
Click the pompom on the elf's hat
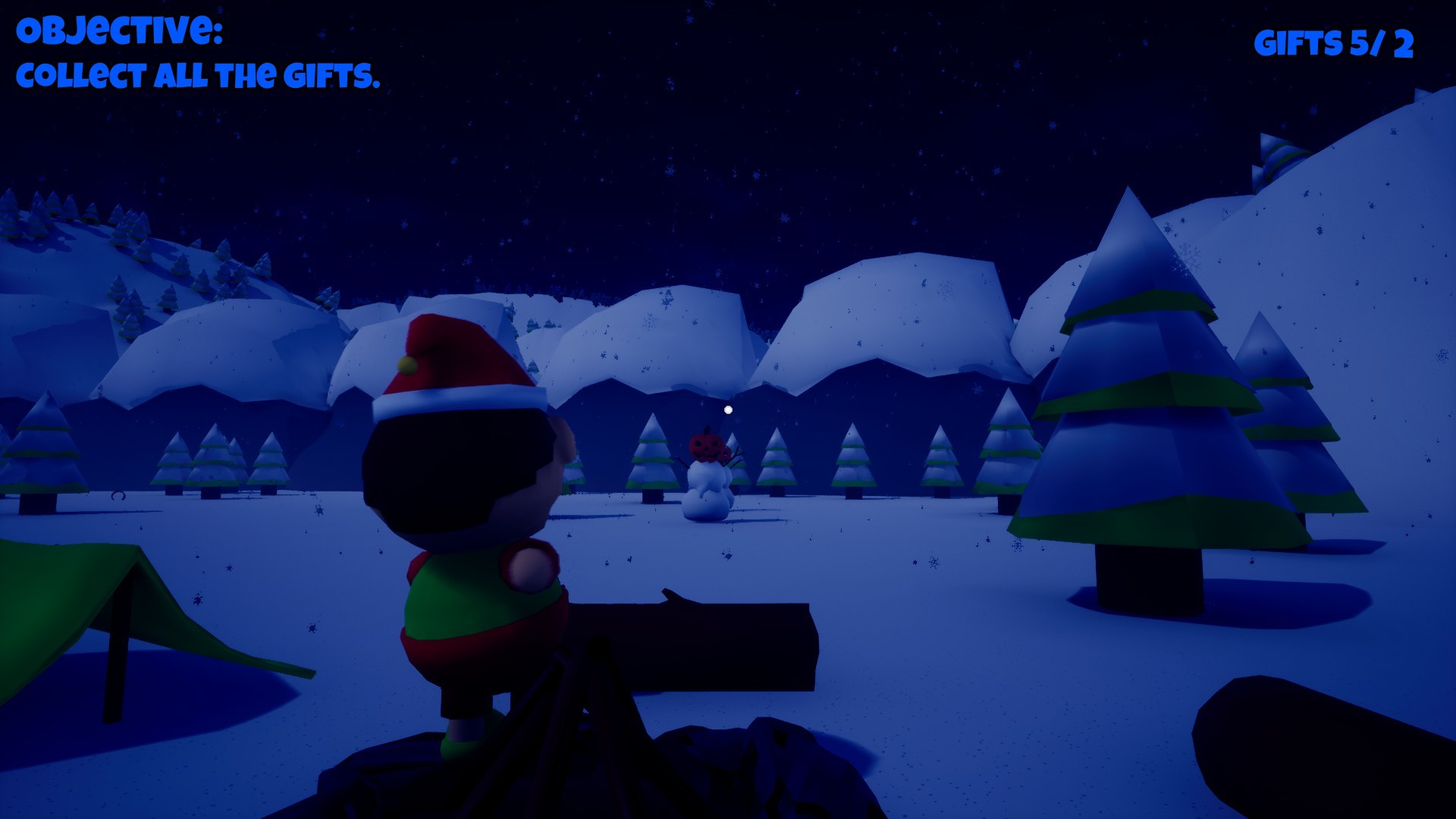406,363
